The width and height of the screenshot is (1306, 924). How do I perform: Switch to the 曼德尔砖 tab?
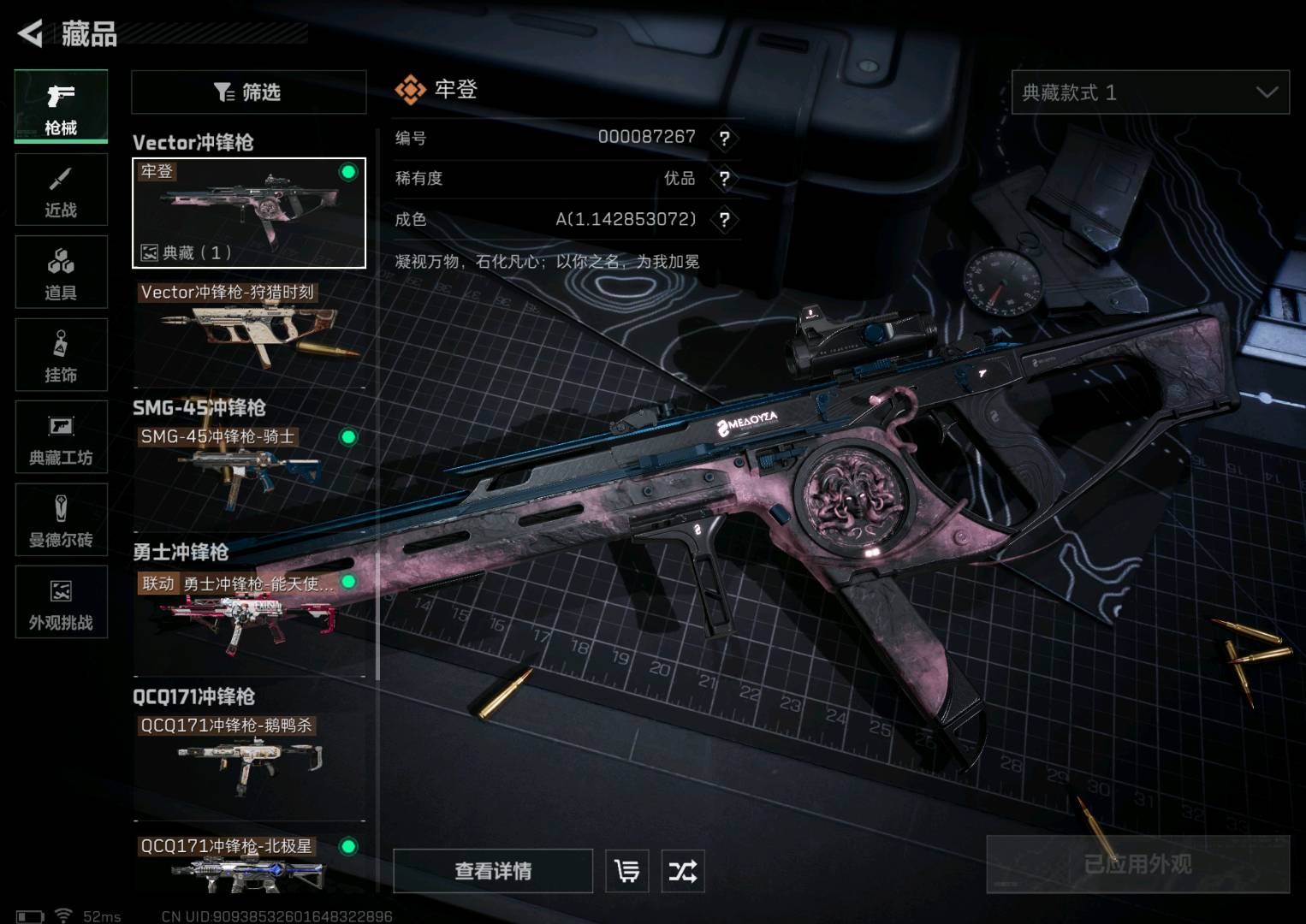(61, 520)
